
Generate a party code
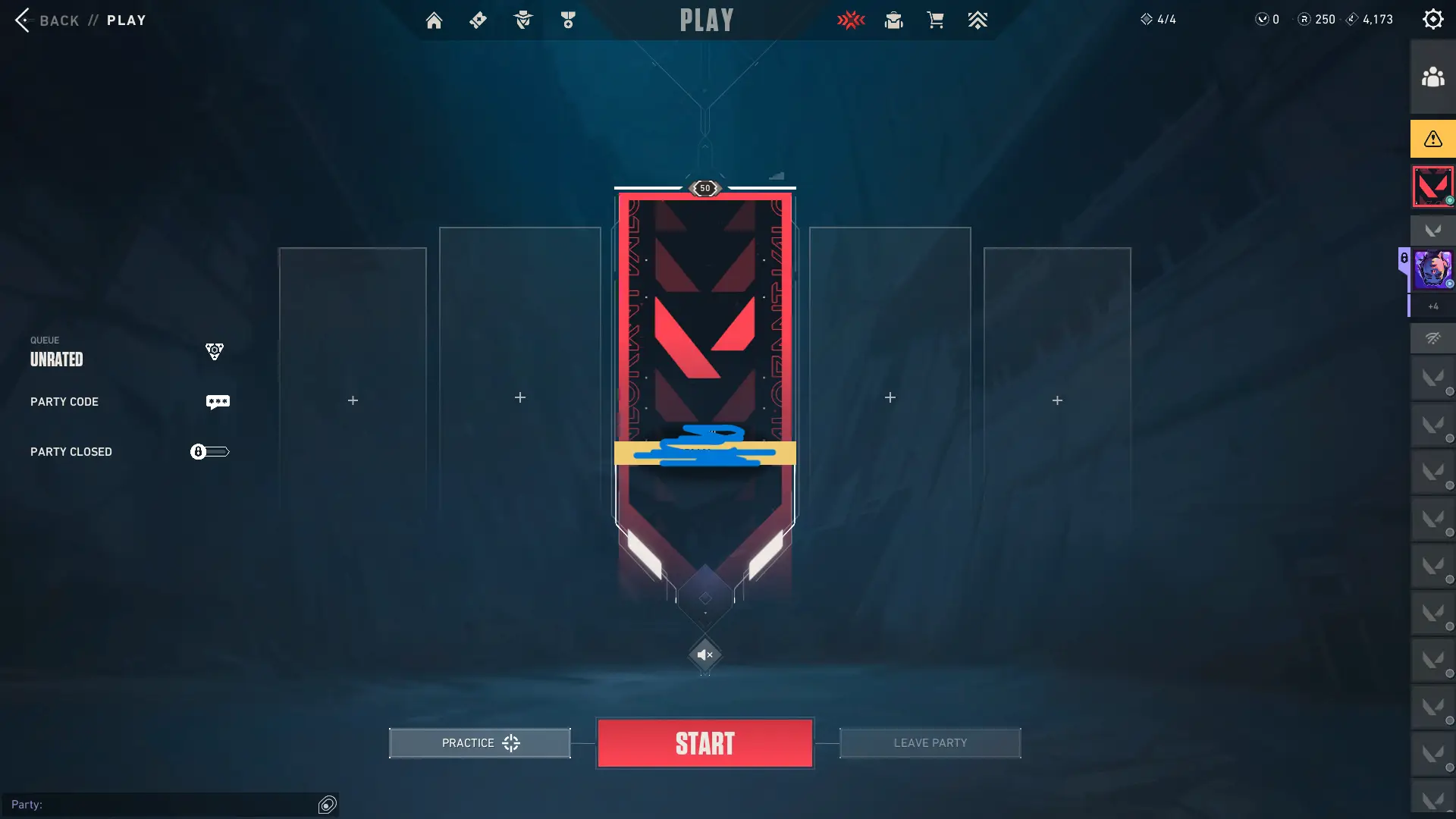click(x=218, y=402)
